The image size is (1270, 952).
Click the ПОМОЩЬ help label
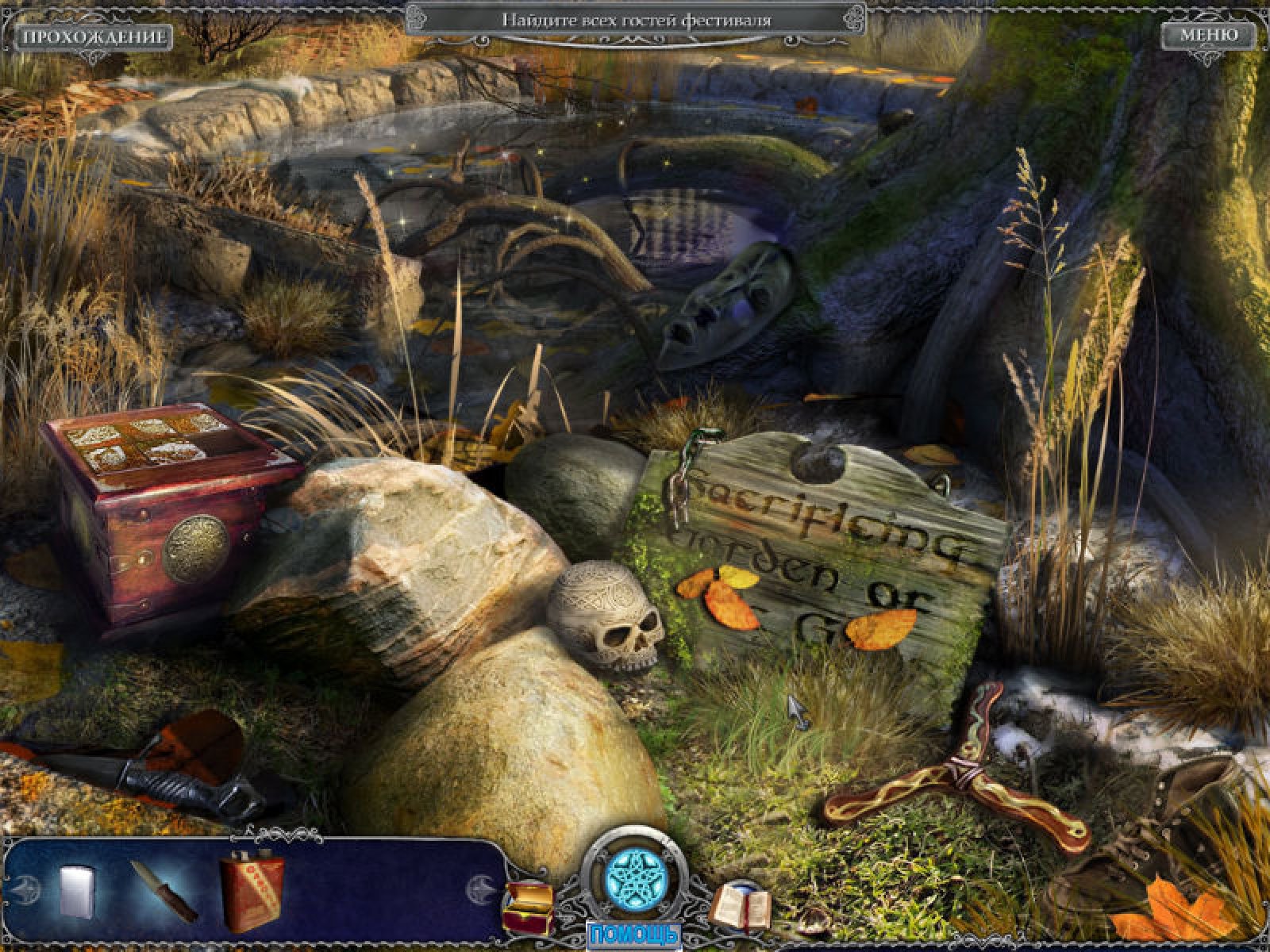(x=633, y=933)
